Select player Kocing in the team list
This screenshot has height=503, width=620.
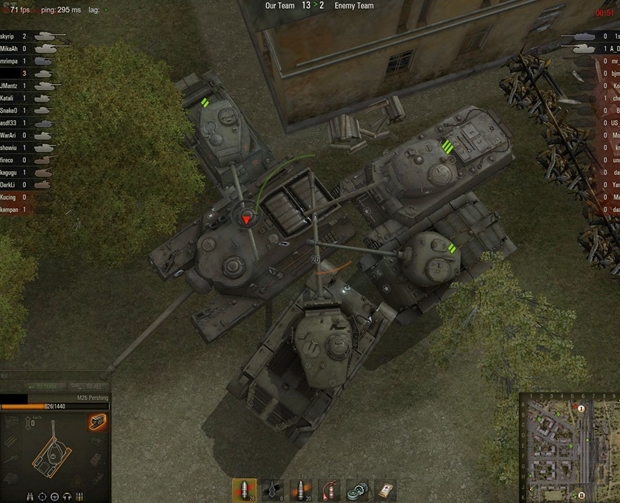click(x=12, y=197)
